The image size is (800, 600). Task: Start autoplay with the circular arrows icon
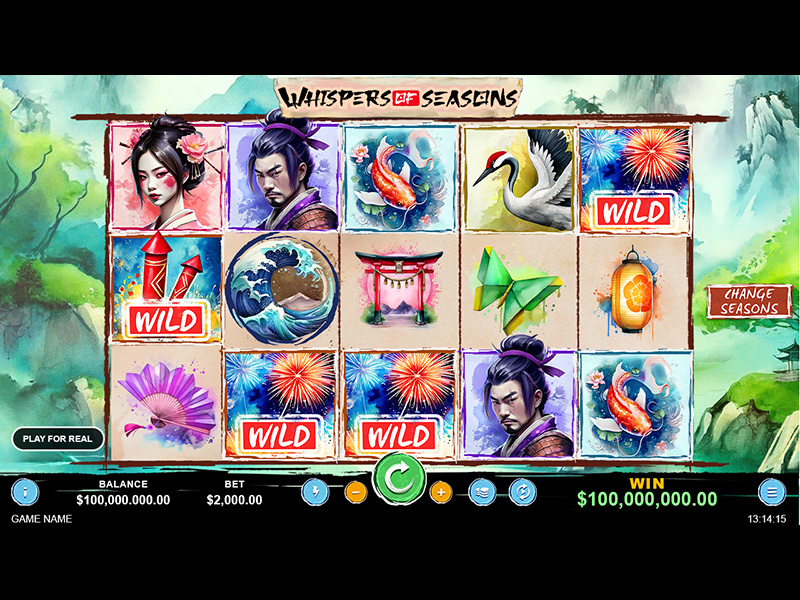(x=522, y=492)
